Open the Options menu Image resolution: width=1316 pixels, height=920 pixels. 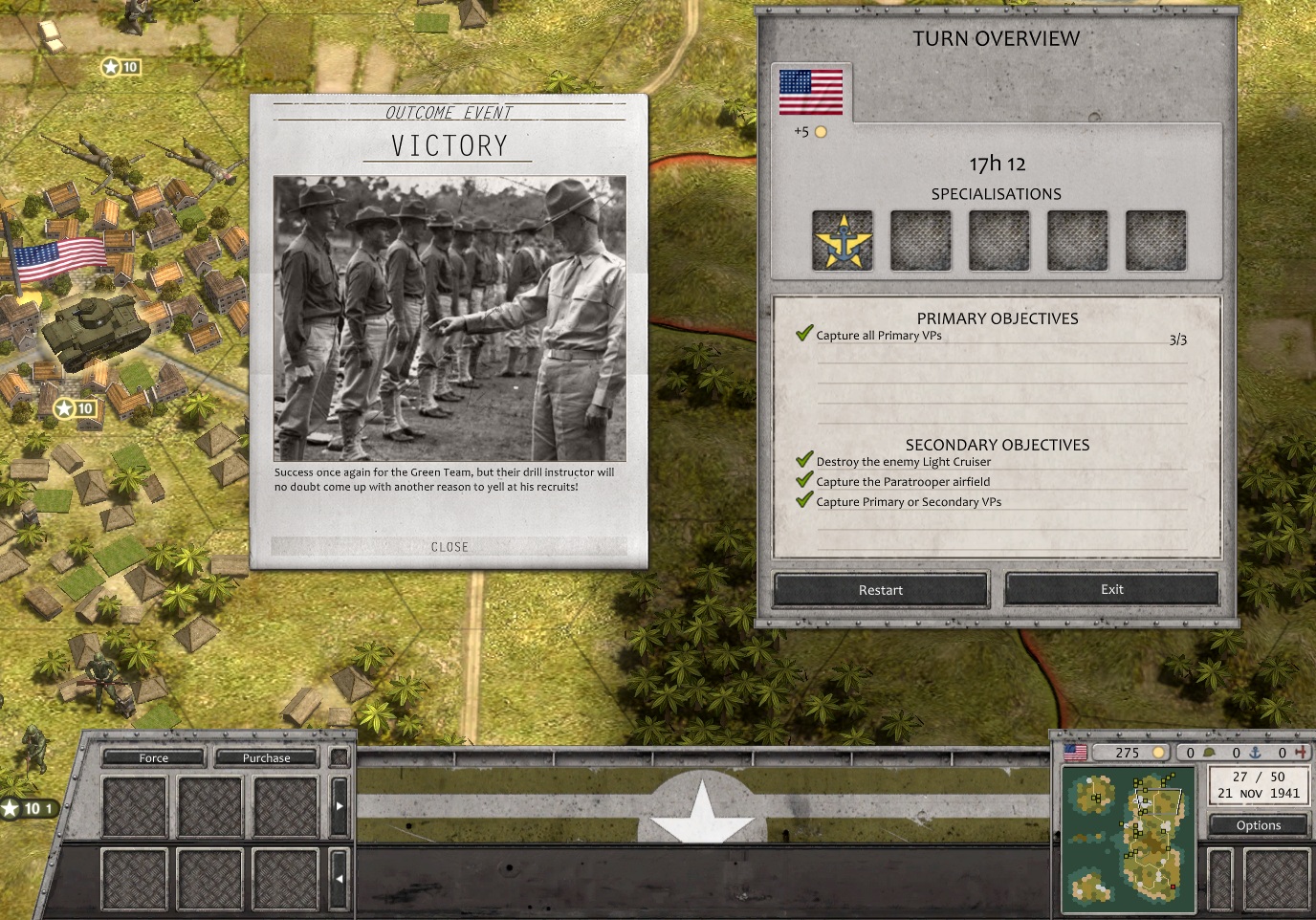pos(1258,825)
